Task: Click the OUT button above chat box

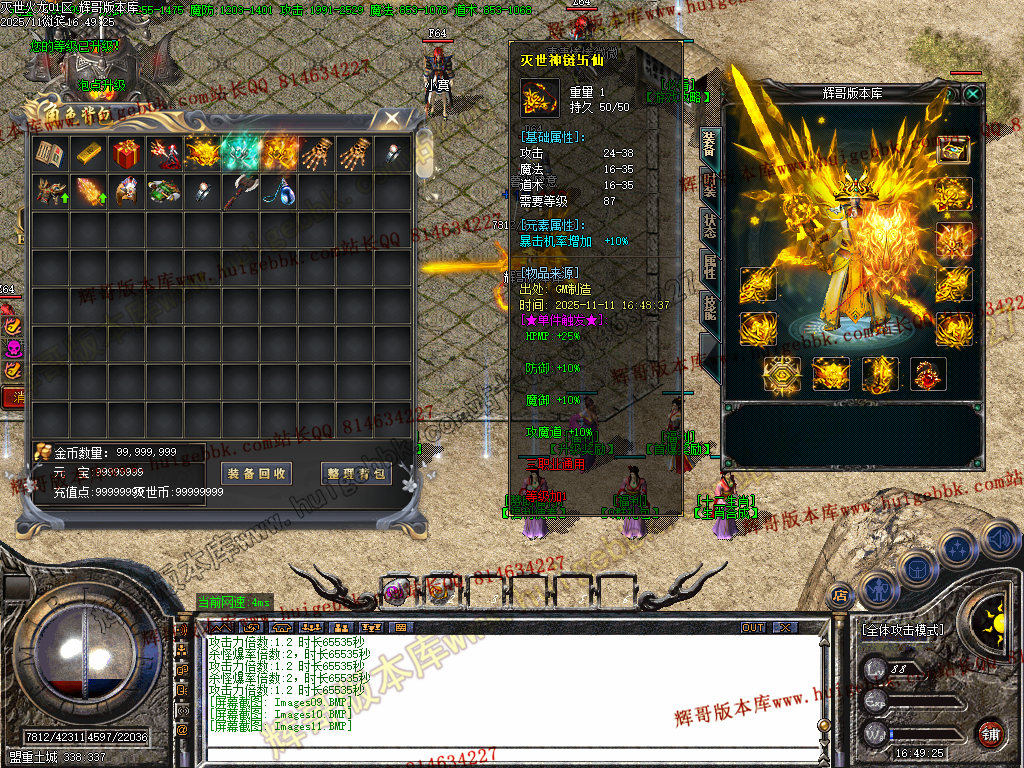Action: (752, 628)
